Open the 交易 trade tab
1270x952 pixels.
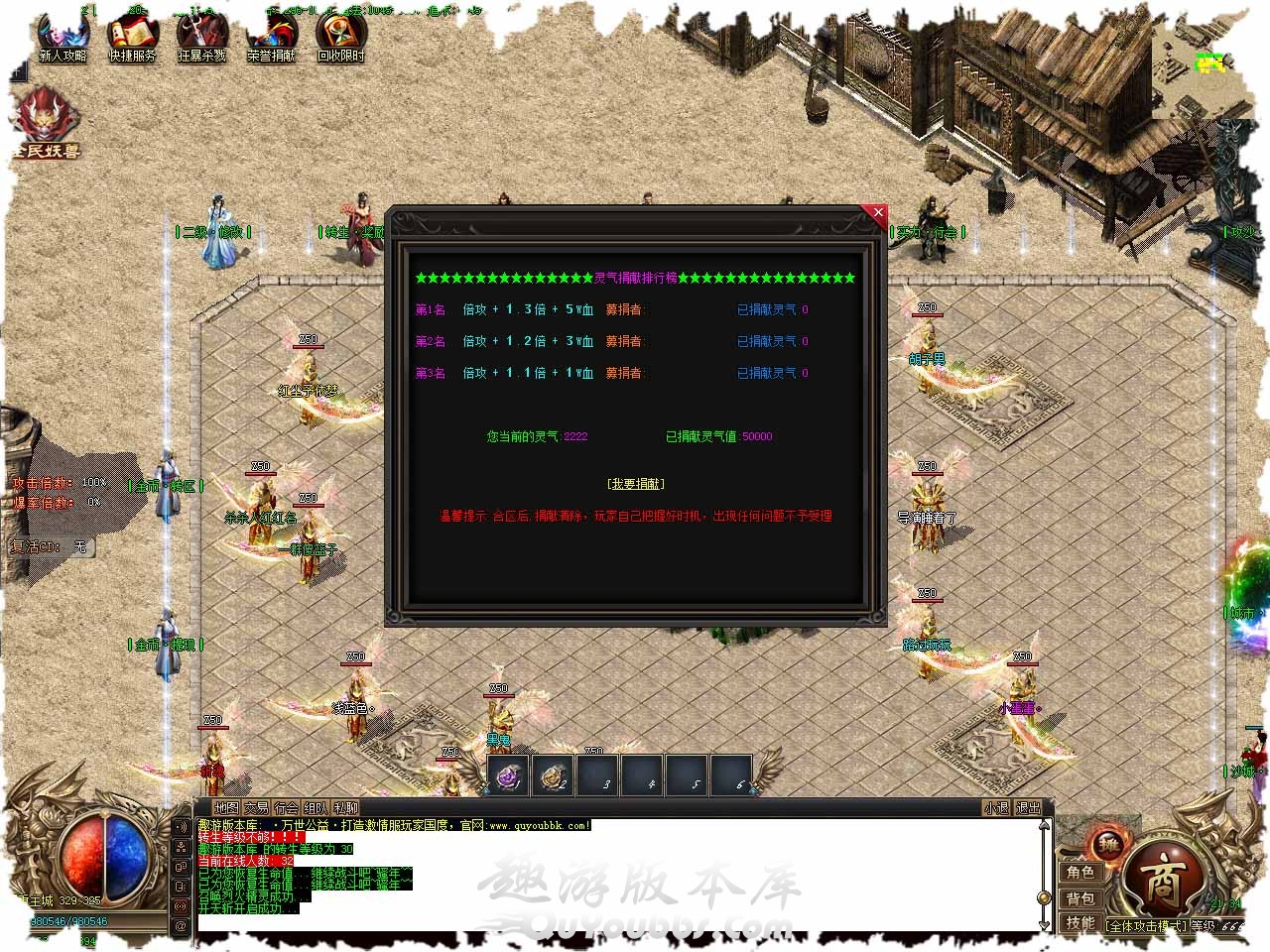[x=257, y=808]
